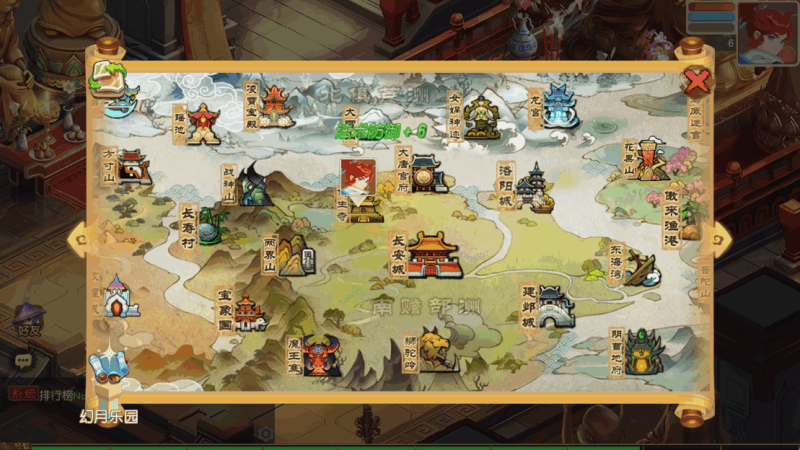The height and width of the screenshot is (450, 800).
Task: Select 洛阳城 pagoda location
Action: point(536,188)
